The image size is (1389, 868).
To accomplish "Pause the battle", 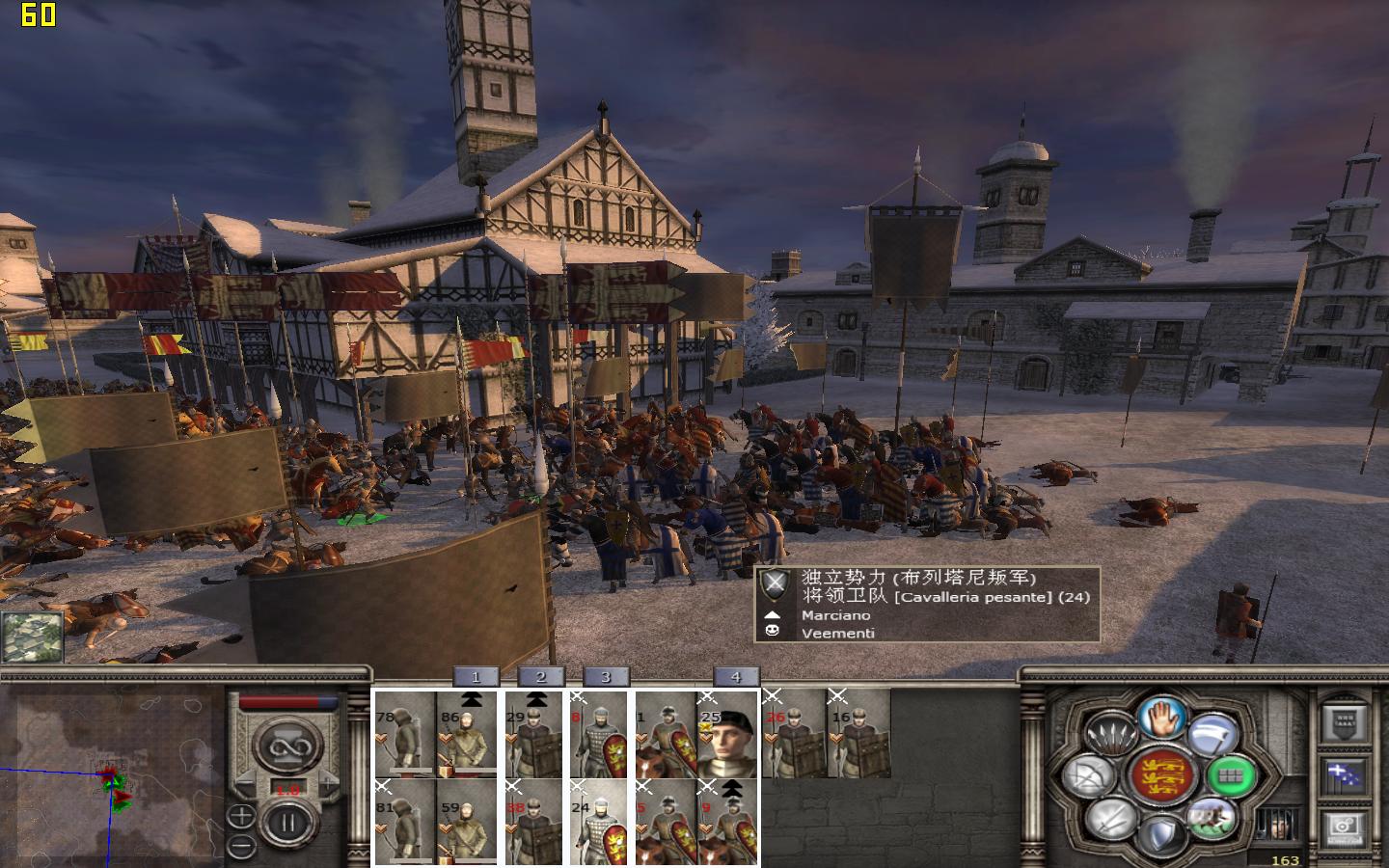I will pyautogui.click(x=286, y=823).
